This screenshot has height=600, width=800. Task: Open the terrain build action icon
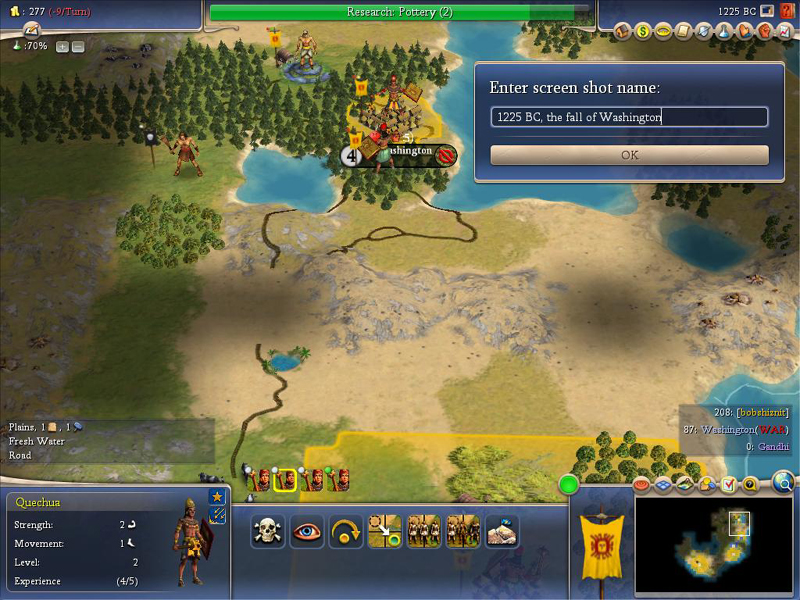tap(502, 531)
